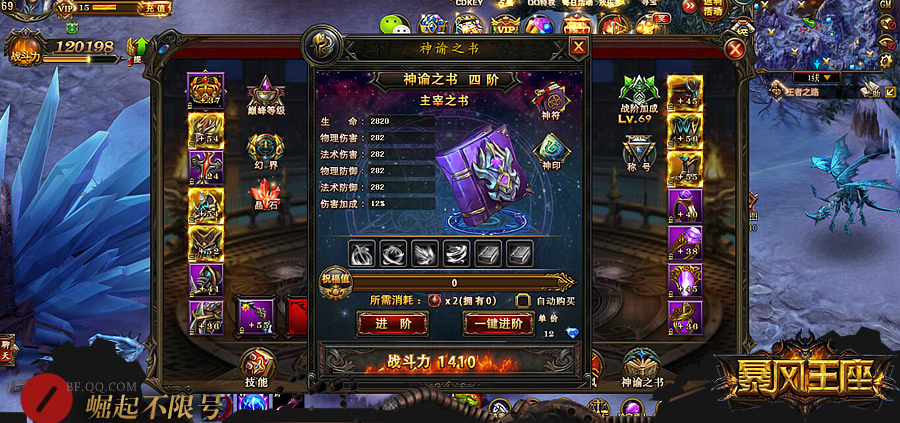Toggle the 自动购买 auto-buy checkbox
Image resolution: width=900 pixels, height=423 pixels.
coord(522,300)
